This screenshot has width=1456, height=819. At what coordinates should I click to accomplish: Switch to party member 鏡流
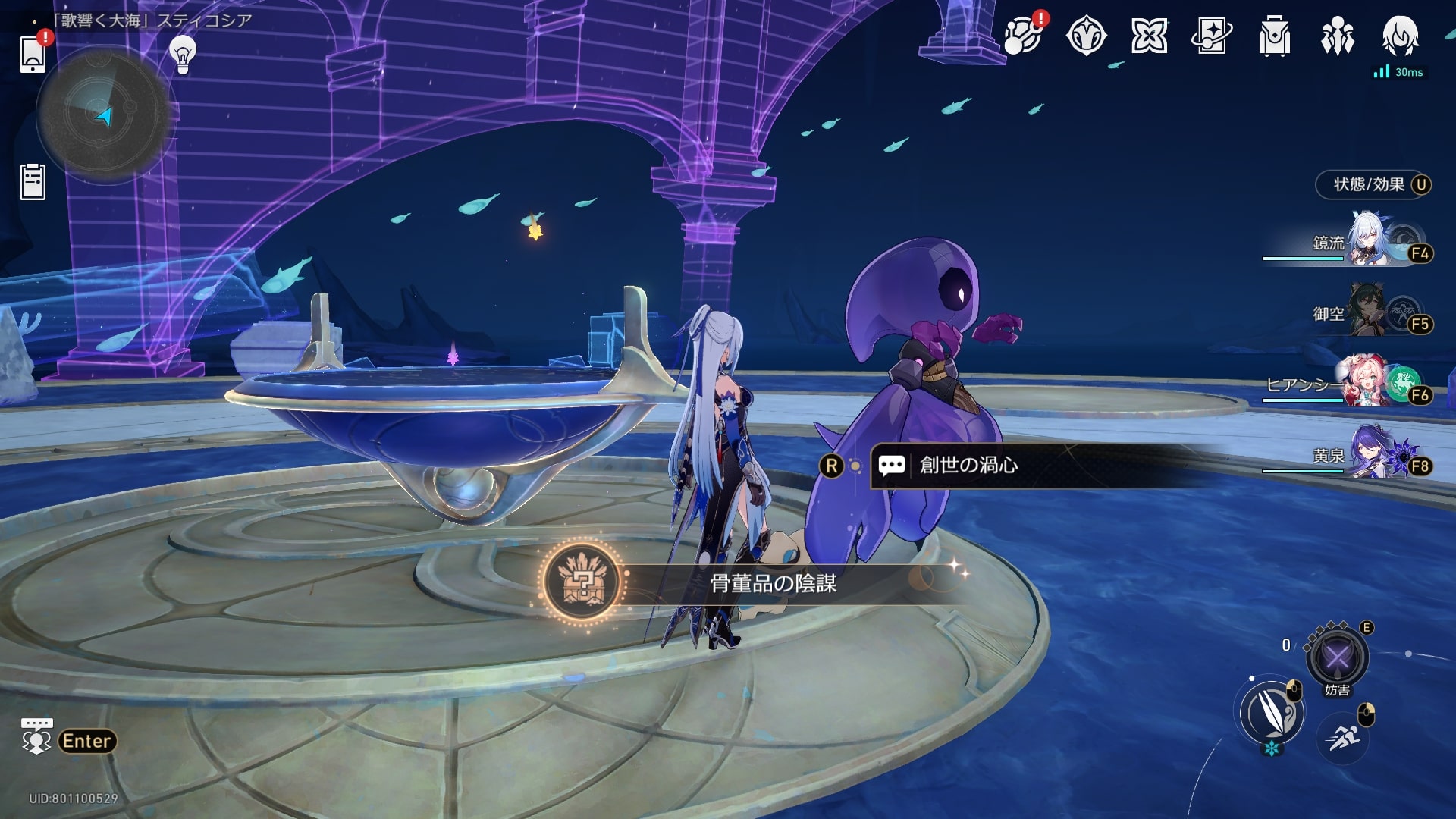point(1365,243)
